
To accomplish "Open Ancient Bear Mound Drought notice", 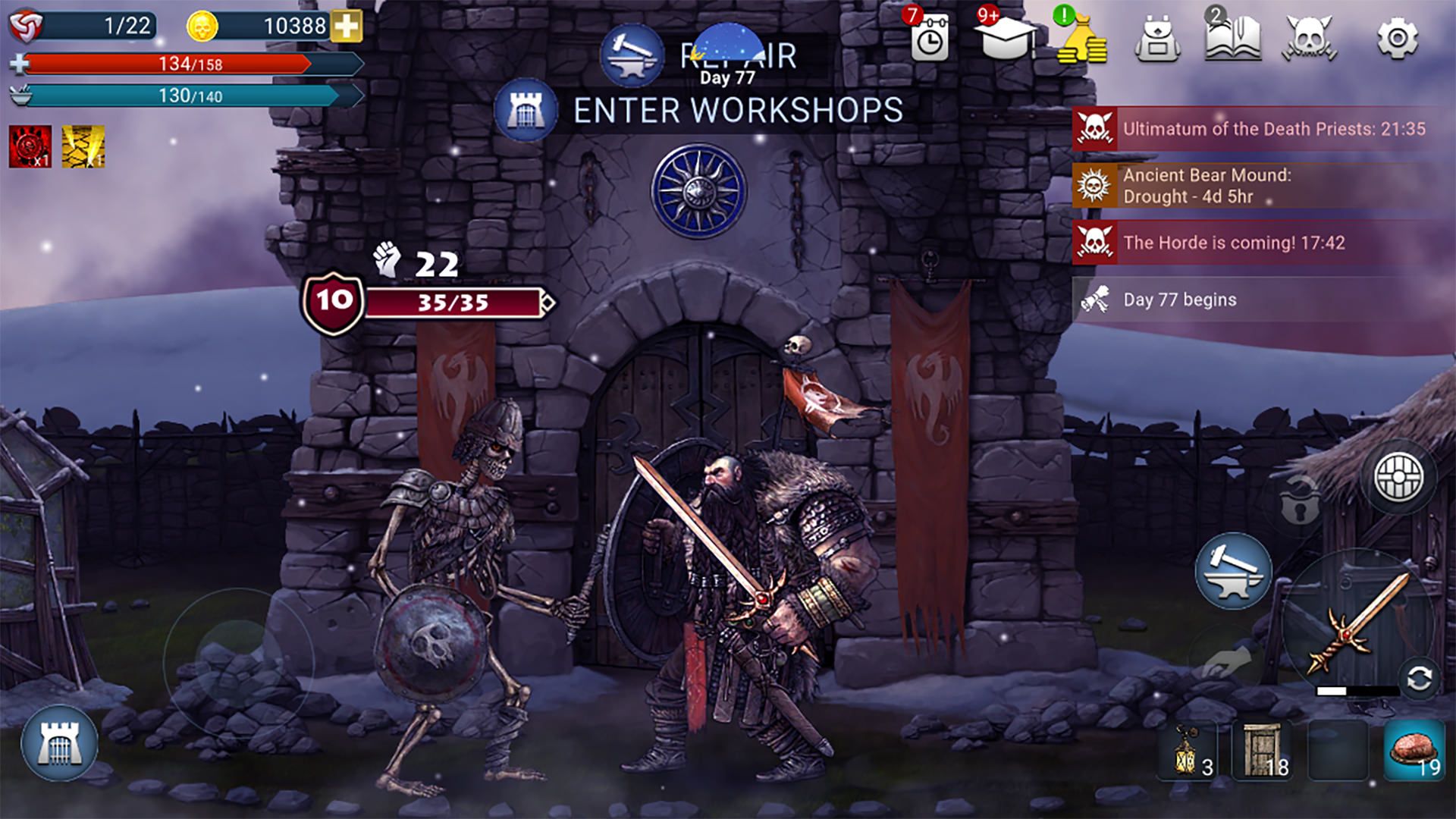I will [1259, 186].
